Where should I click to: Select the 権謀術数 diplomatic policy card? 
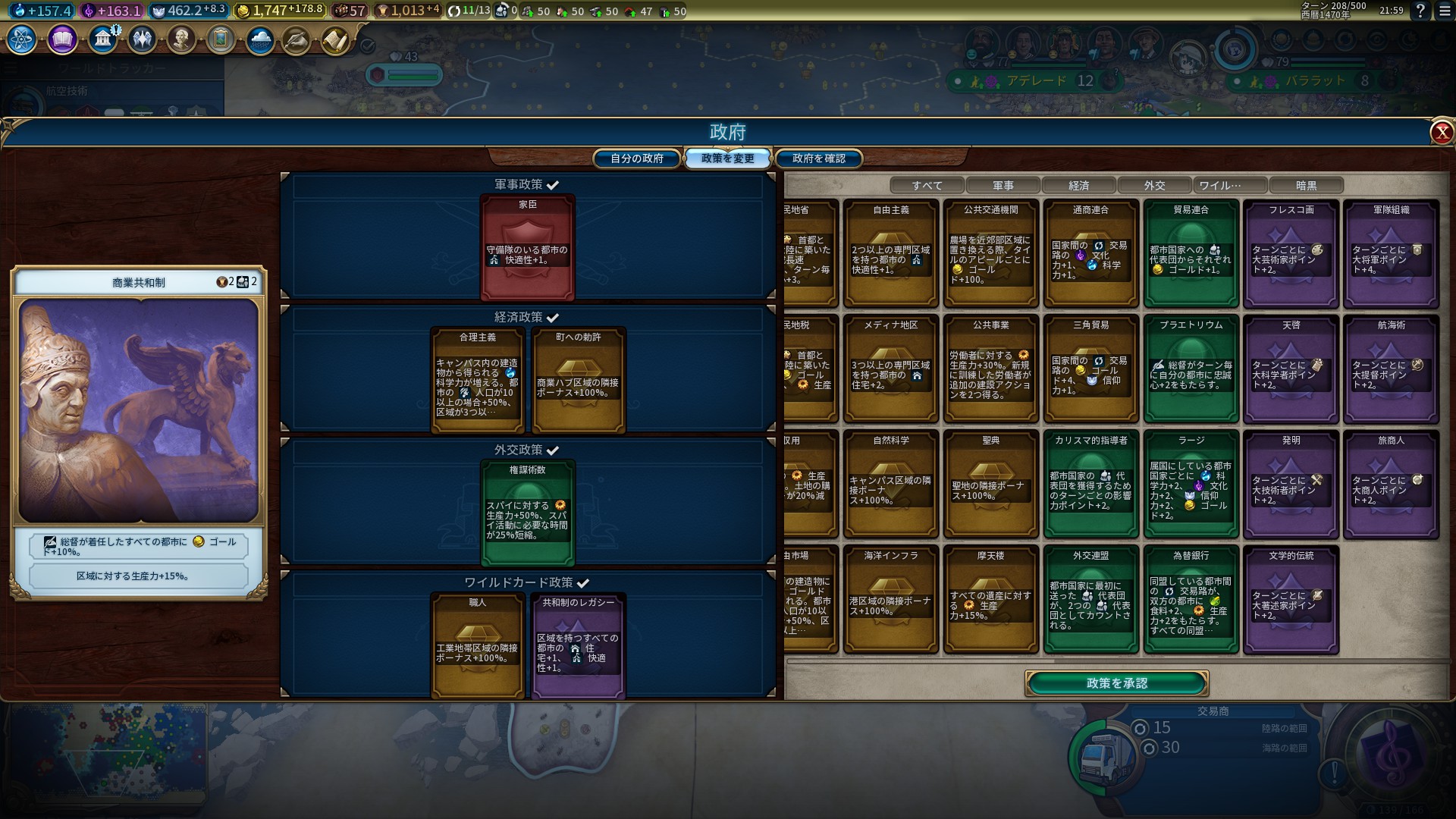[528, 513]
